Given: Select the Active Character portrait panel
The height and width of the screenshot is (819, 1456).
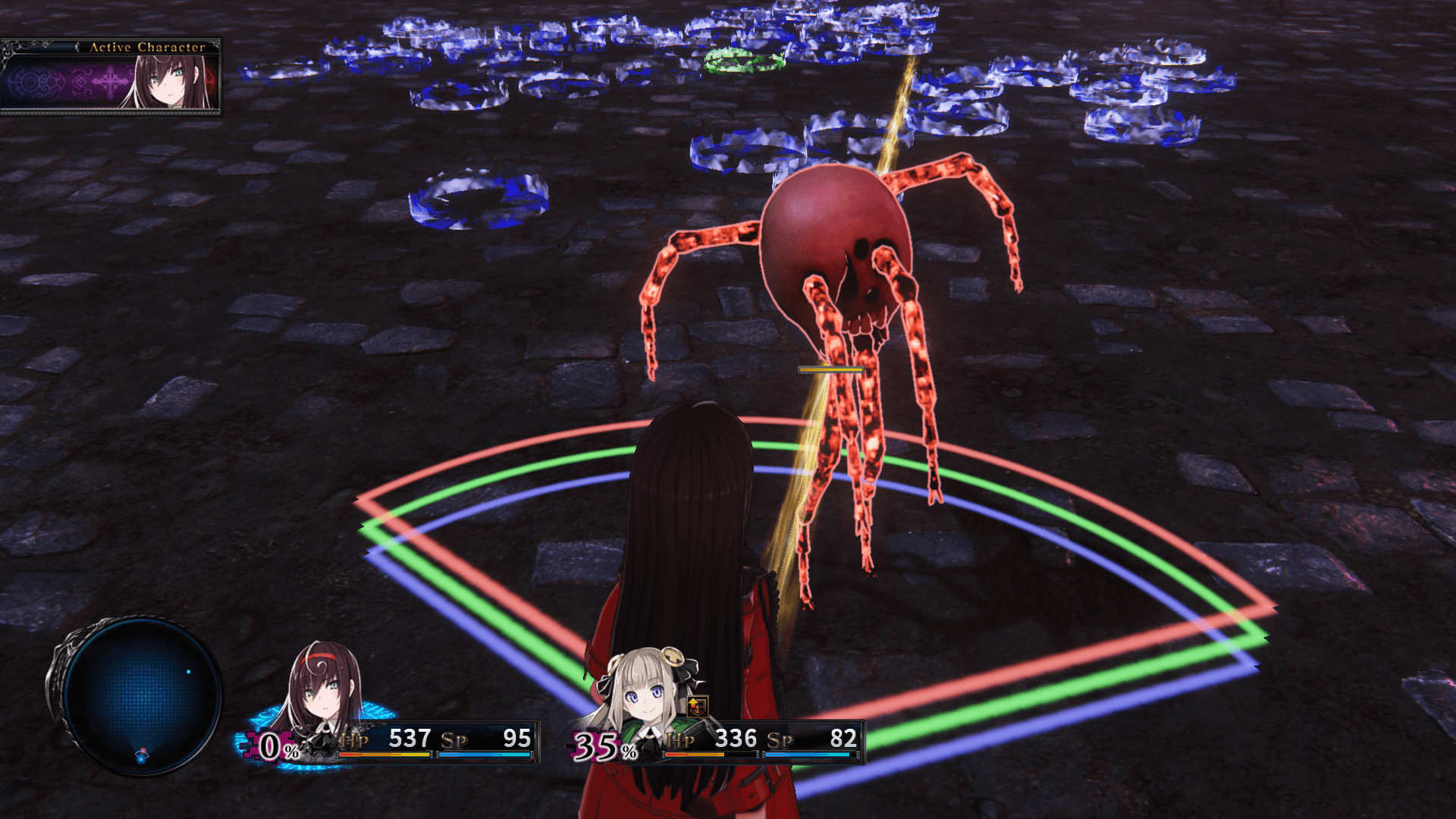Looking at the screenshot, I should click(111, 77).
